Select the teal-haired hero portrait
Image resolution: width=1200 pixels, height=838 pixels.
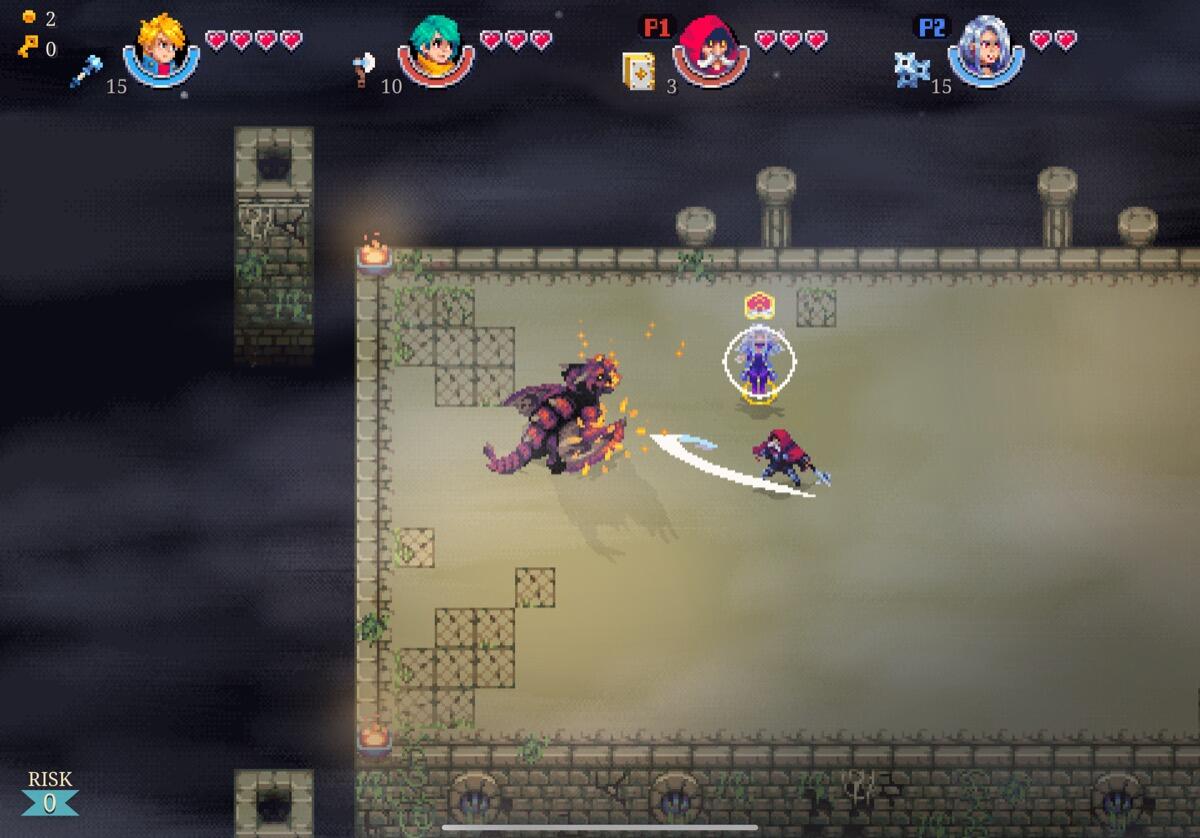coord(435,50)
